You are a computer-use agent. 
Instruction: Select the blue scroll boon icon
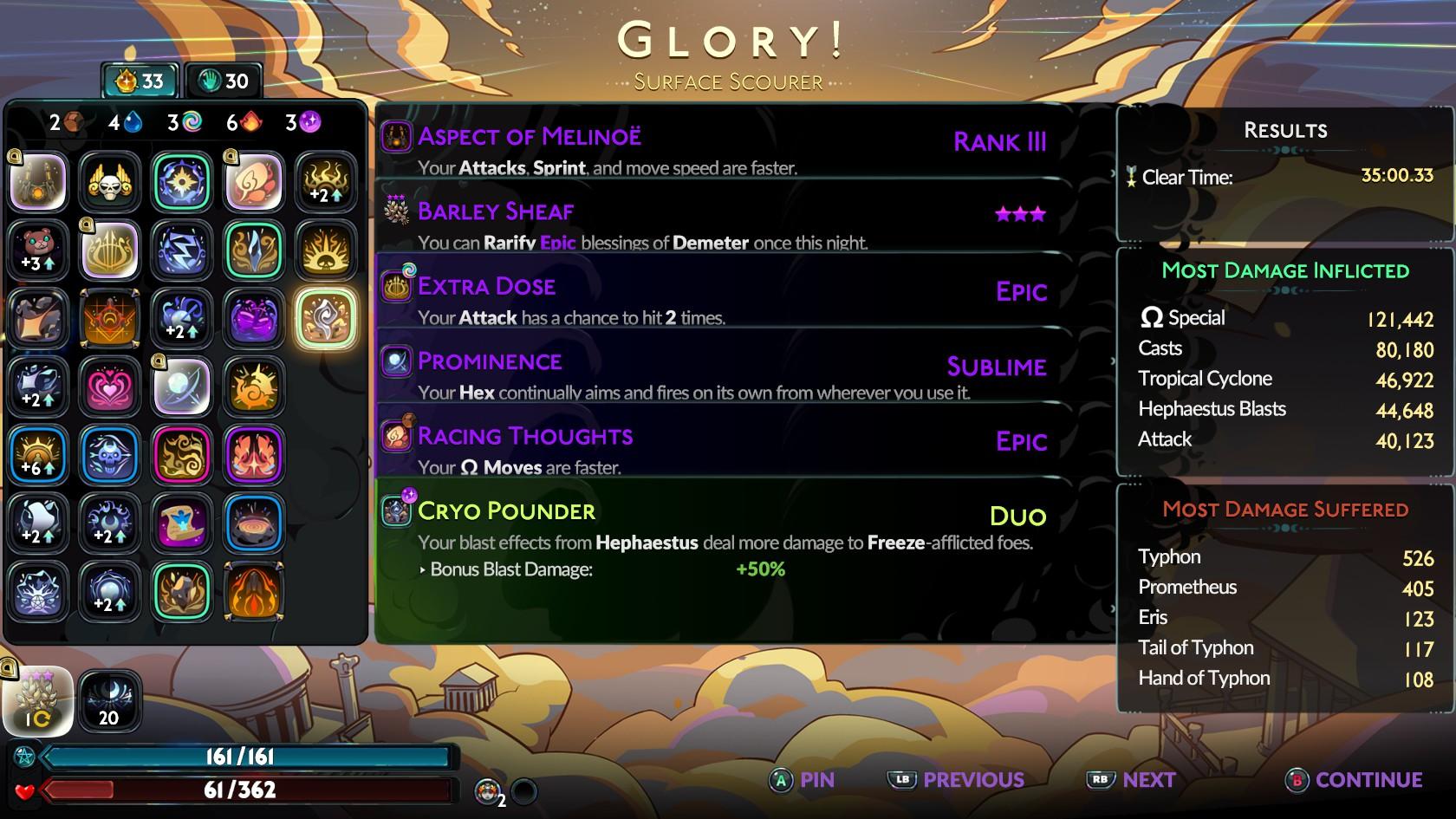click(x=182, y=523)
